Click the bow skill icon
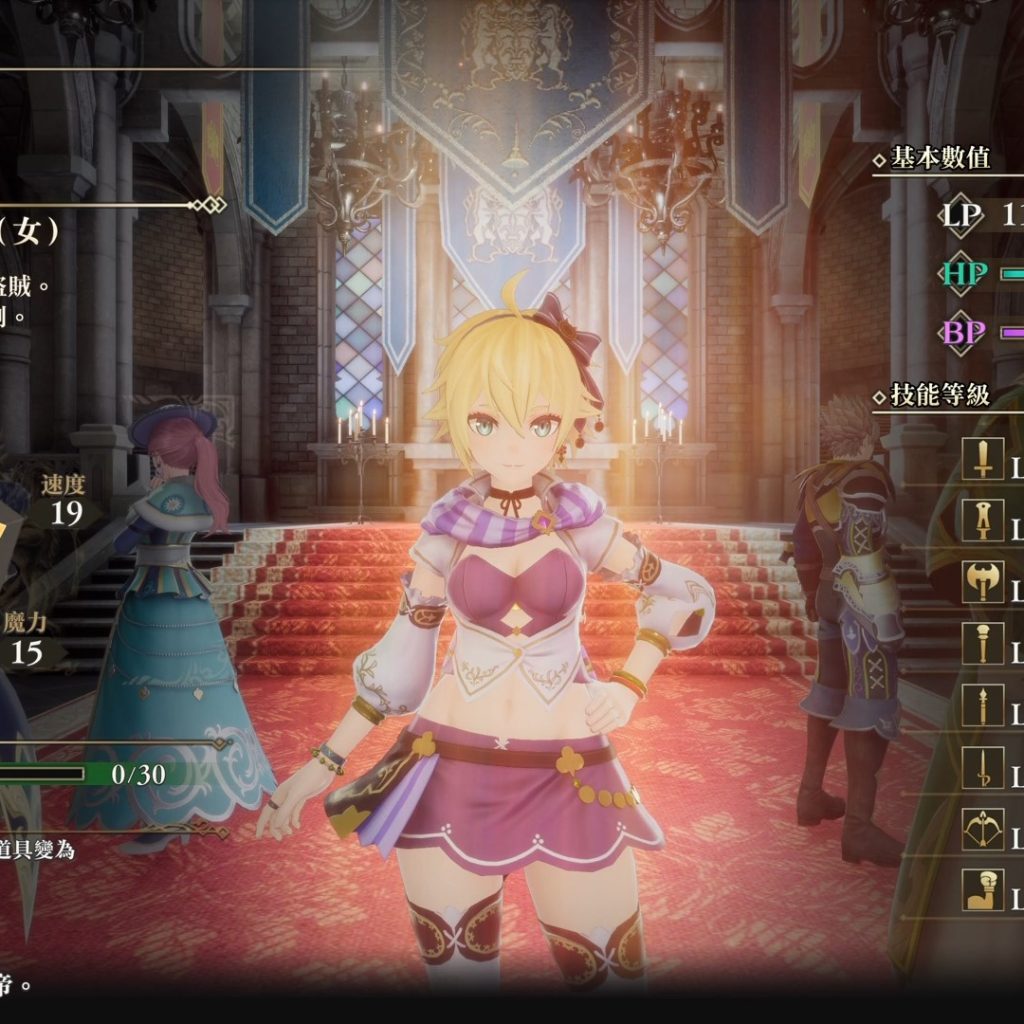Viewport: 1024px width, 1024px height. [983, 829]
